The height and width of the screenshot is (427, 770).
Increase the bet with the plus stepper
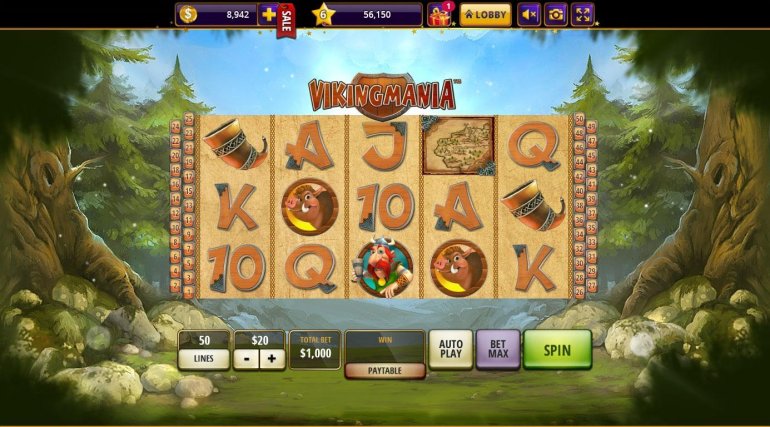coord(272,359)
